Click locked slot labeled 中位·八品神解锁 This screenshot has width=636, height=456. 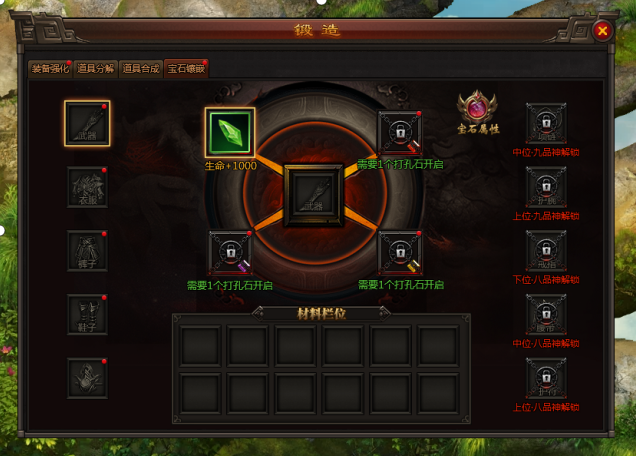click(x=546, y=314)
